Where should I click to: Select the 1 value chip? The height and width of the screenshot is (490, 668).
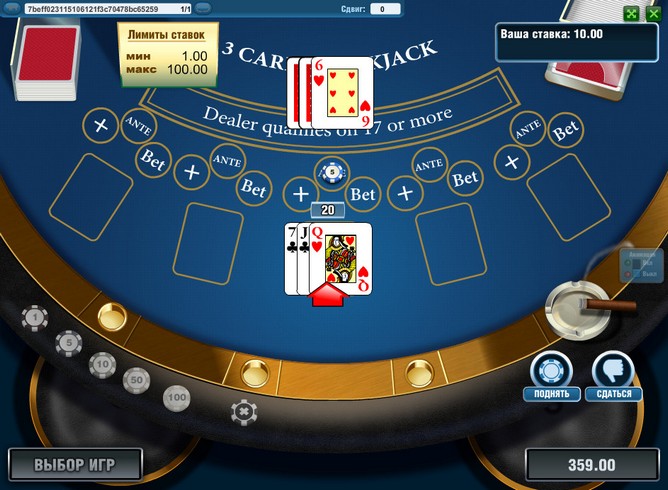coord(35,318)
